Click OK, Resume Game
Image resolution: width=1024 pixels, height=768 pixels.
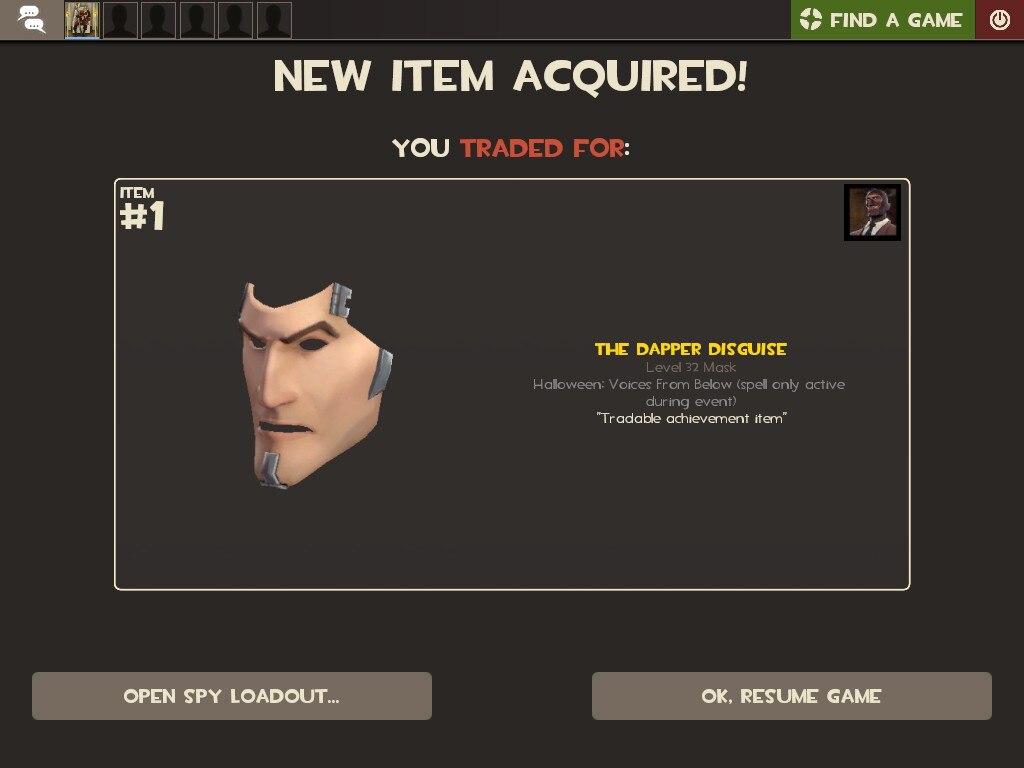click(x=791, y=696)
